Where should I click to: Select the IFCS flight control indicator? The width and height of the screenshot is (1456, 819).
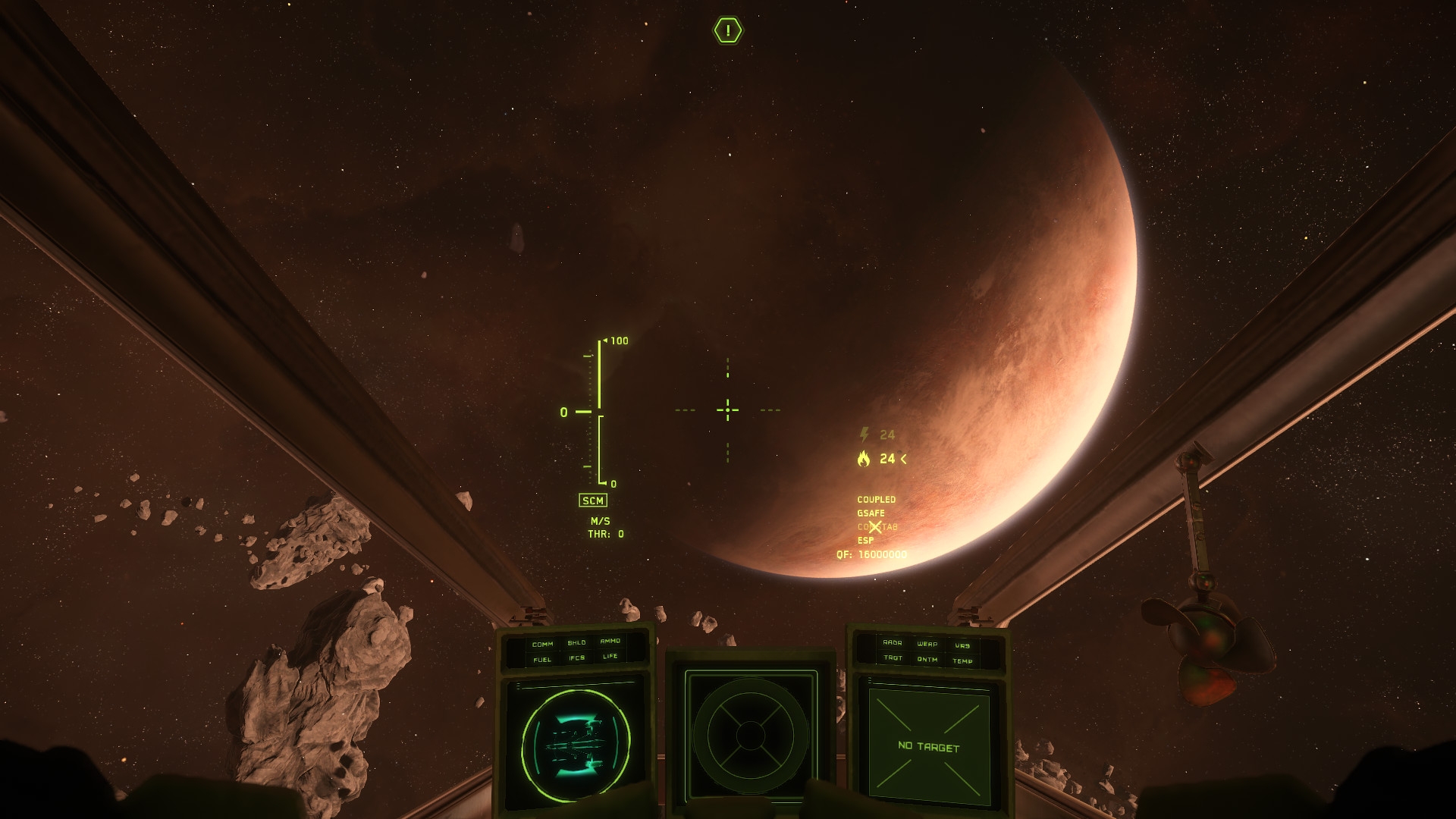coord(577,658)
